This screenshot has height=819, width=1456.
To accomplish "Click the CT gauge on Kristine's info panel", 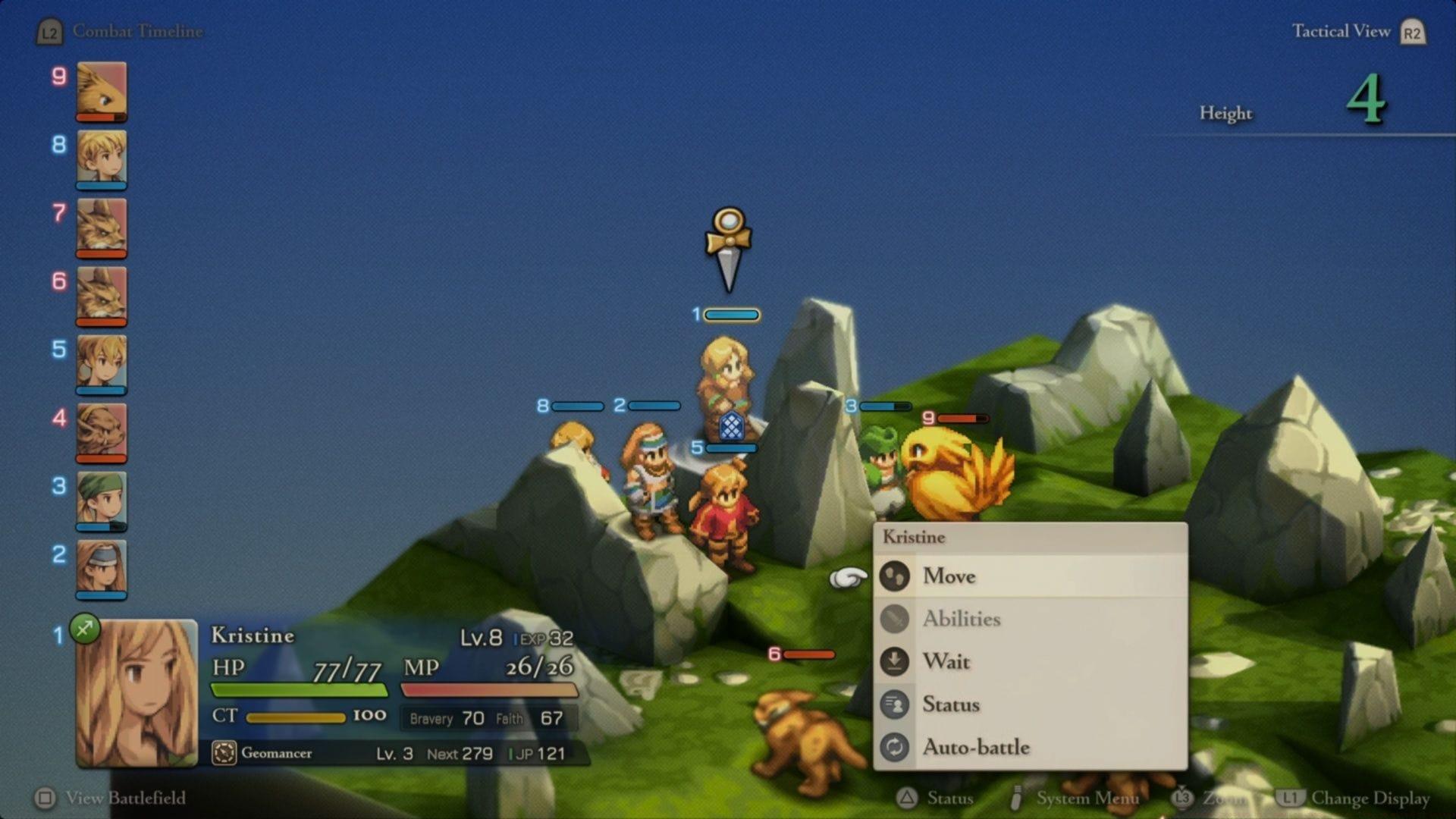I will [296, 716].
